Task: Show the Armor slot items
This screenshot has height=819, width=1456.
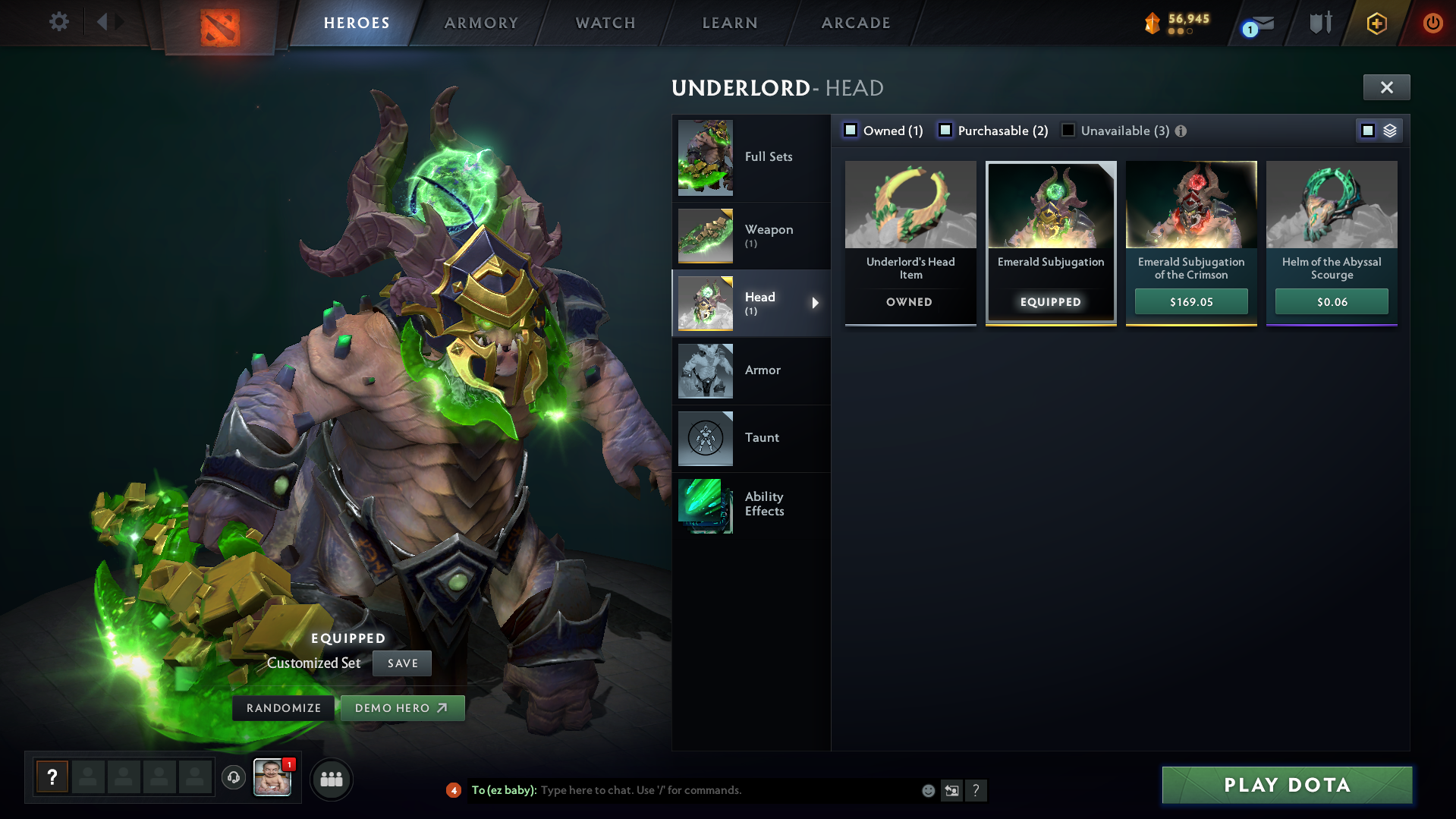Action: [751, 370]
